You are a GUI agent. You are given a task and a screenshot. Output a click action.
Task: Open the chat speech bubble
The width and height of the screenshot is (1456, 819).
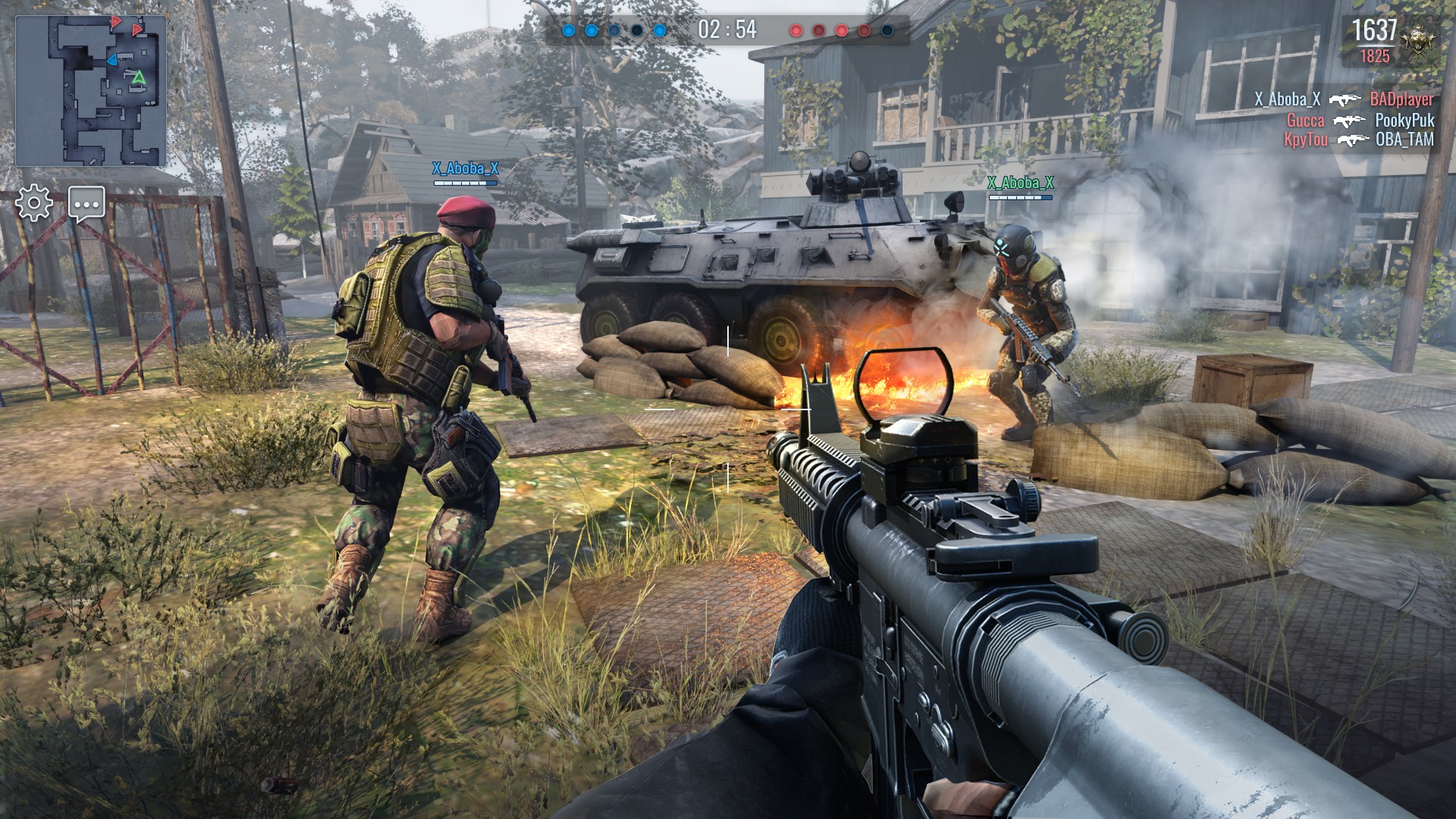86,203
